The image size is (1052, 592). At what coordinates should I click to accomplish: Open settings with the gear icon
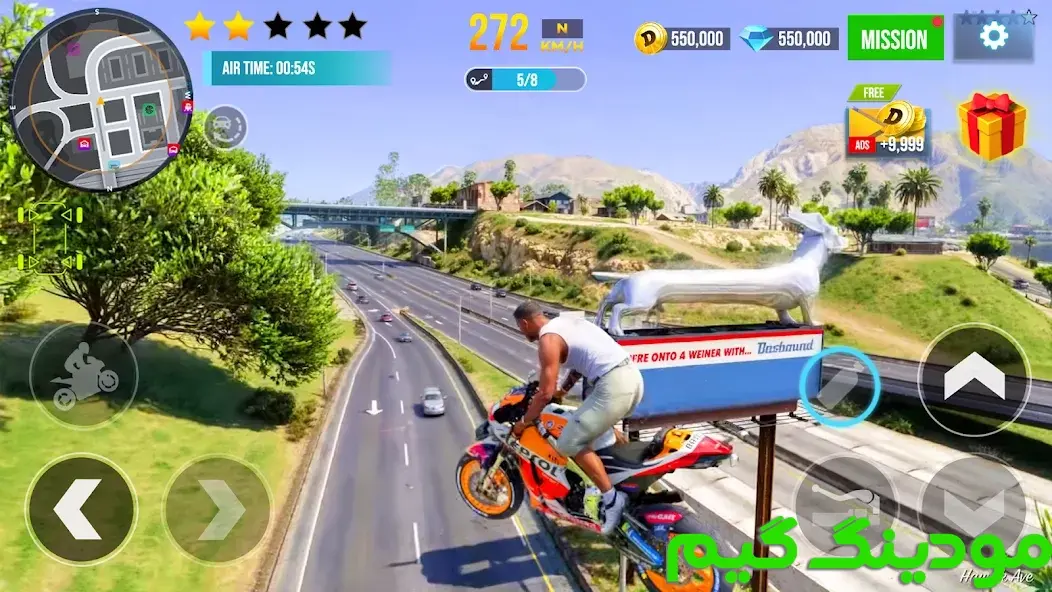coord(993,38)
